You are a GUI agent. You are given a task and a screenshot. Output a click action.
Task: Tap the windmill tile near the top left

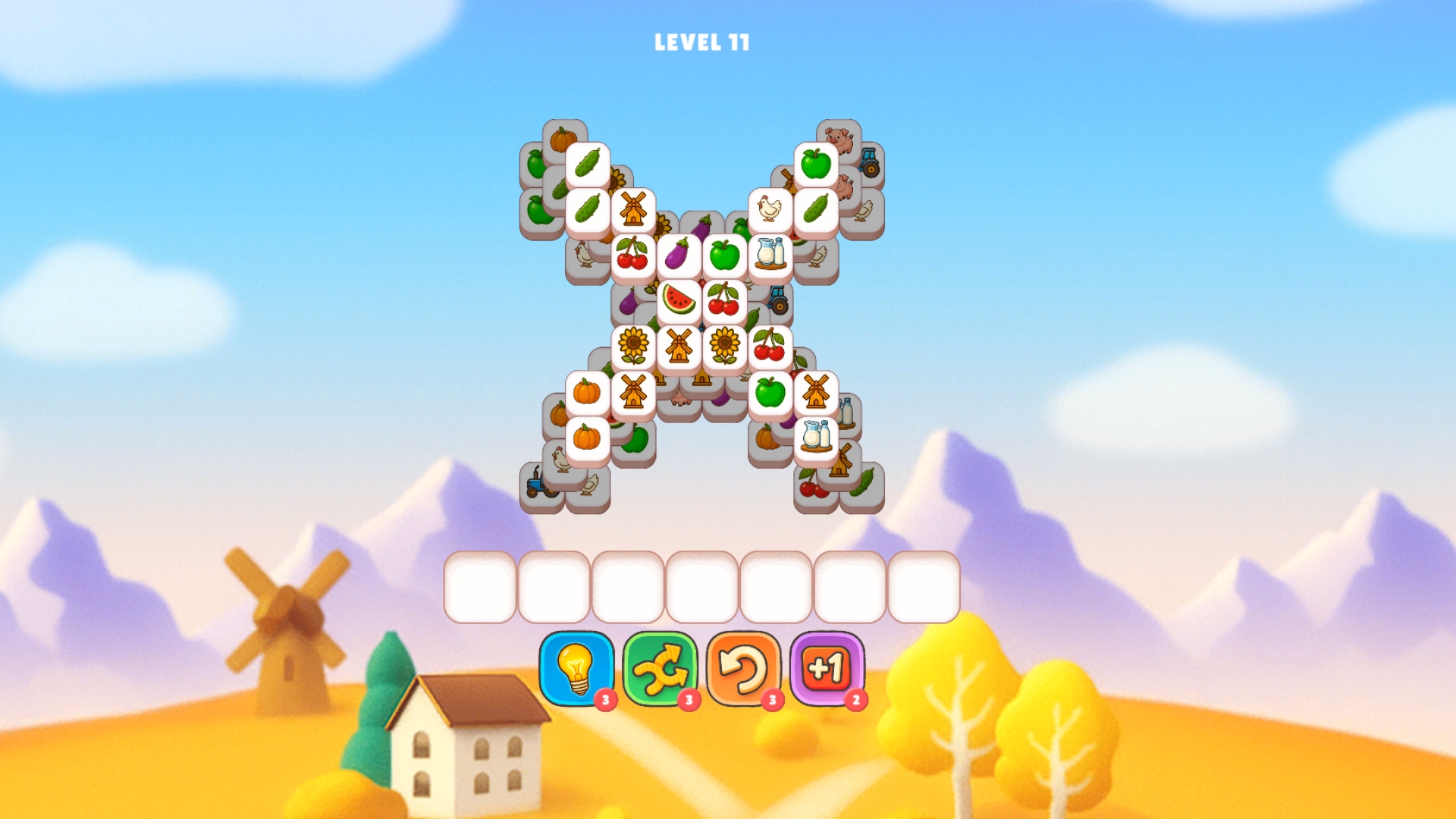click(634, 209)
